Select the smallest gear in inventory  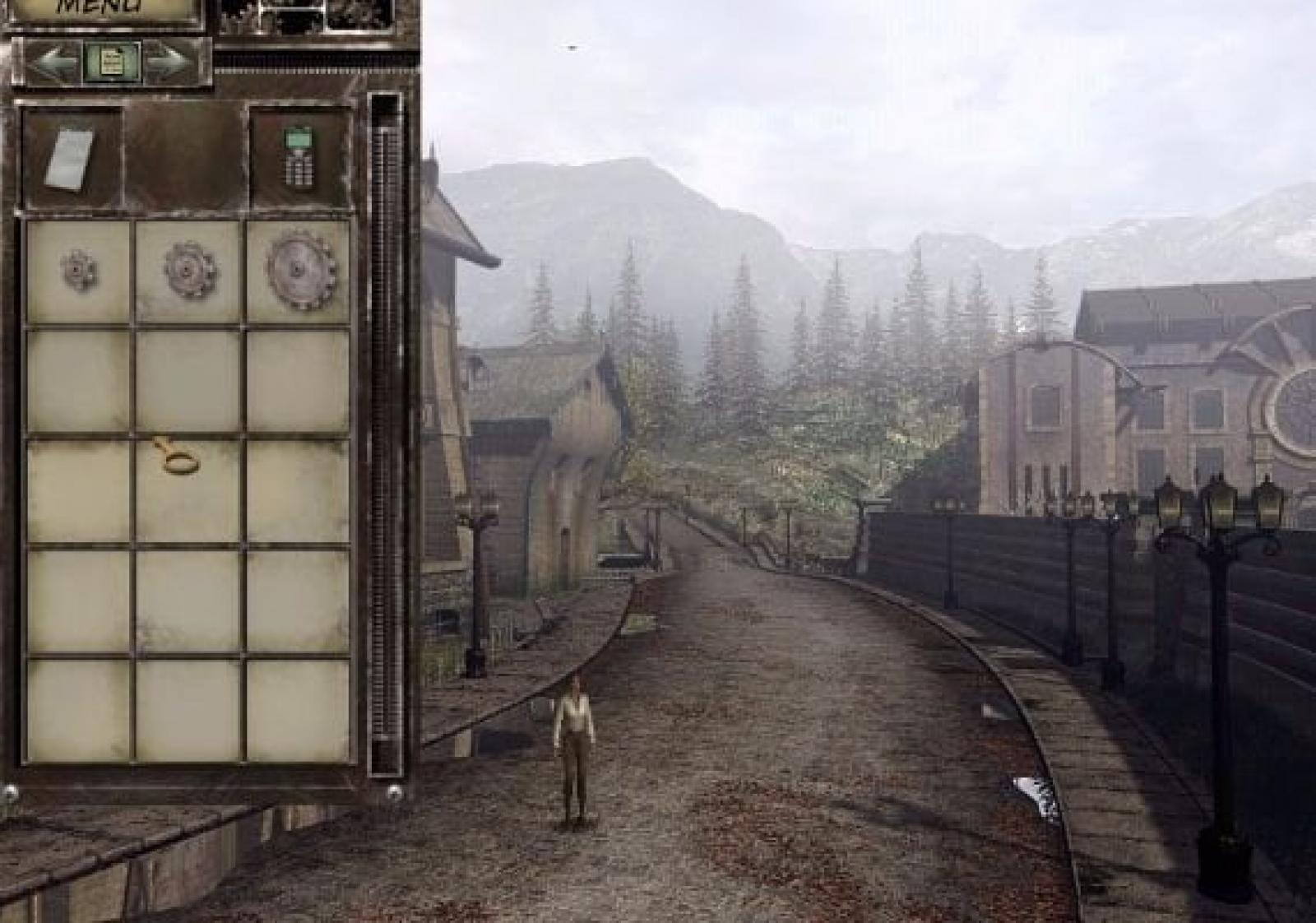pyautogui.click(x=79, y=270)
